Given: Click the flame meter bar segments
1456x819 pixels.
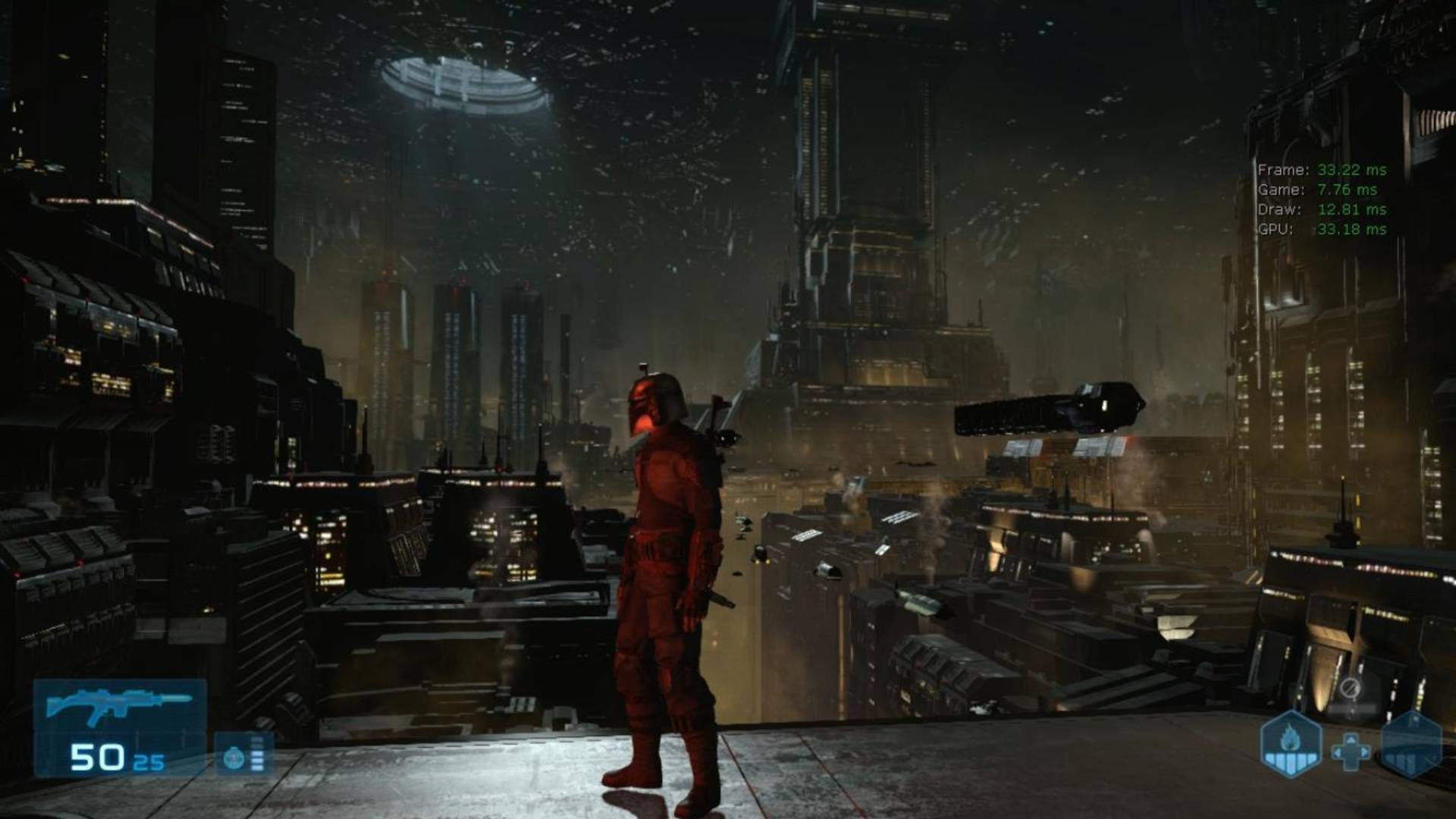Looking at the screenshot, I should coord(1290,760).
